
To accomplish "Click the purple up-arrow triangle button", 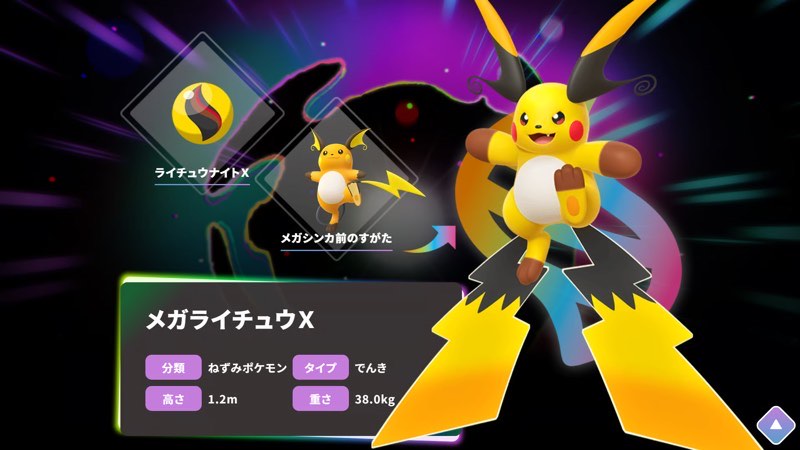I will pos(774,425).
